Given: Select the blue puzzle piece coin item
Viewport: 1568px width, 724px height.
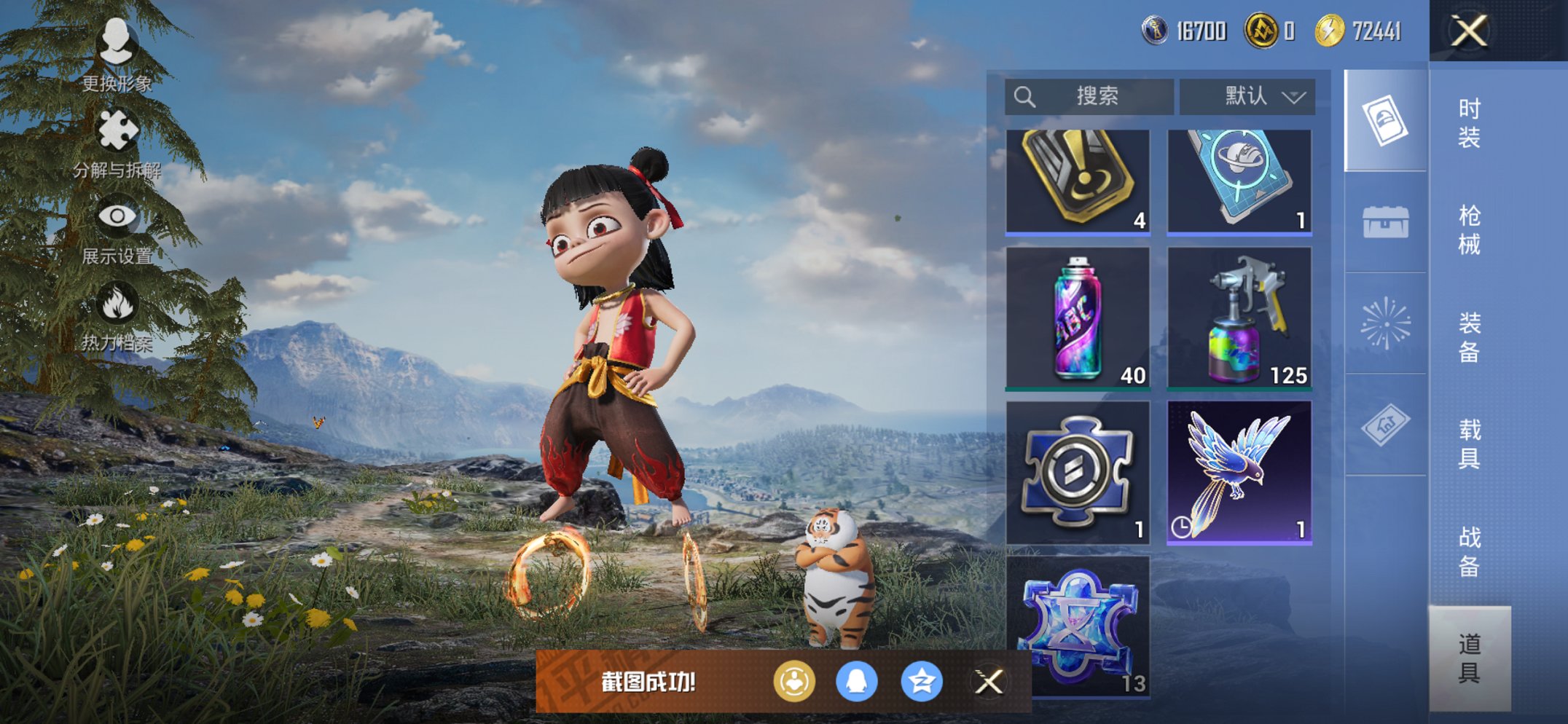Looking at the screenshot, I should (1078, 473).
